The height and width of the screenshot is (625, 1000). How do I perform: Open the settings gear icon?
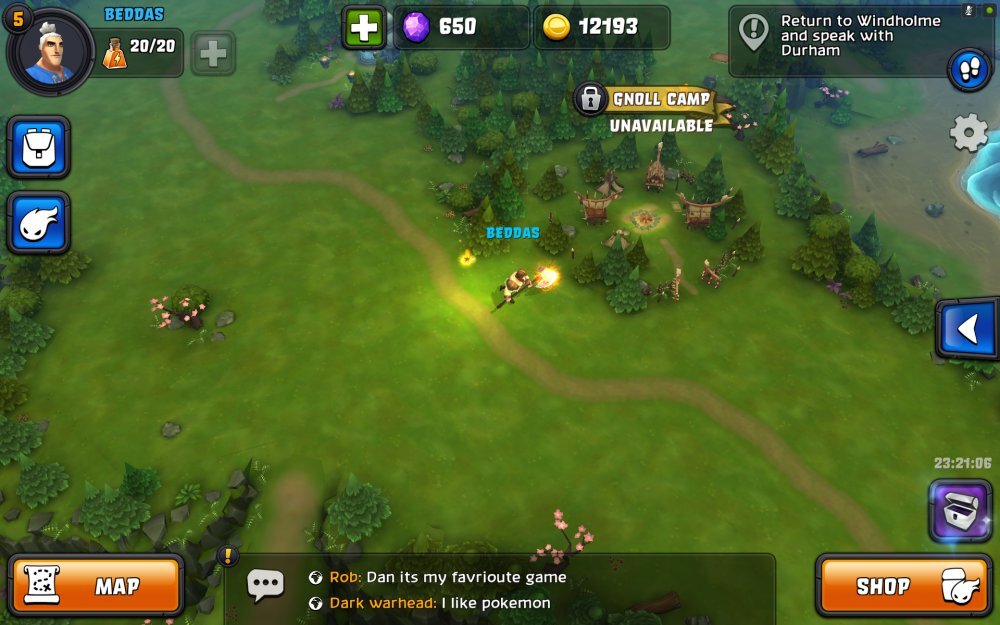coord(968,133)
